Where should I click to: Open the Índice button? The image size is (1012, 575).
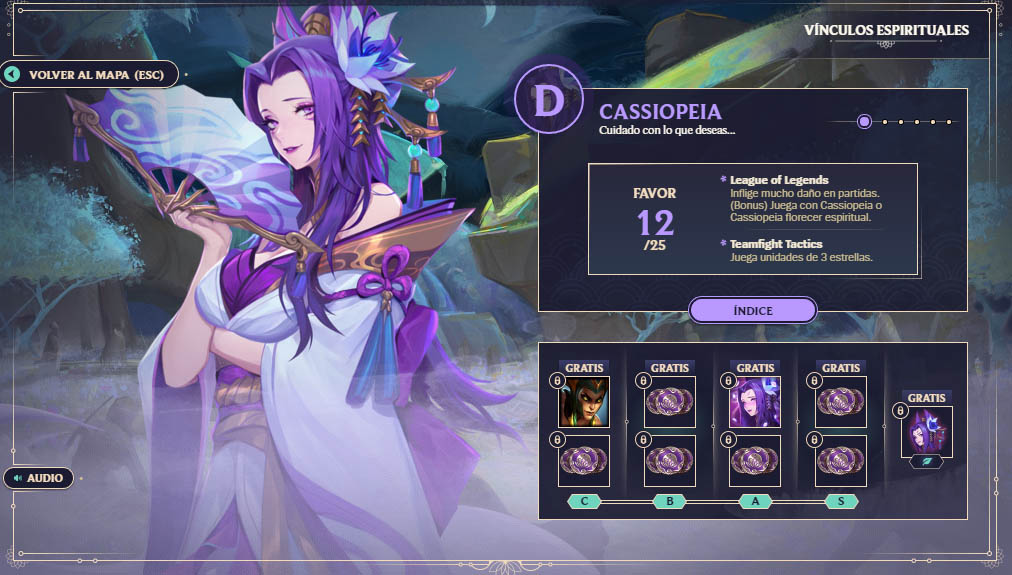pos(752,310)
